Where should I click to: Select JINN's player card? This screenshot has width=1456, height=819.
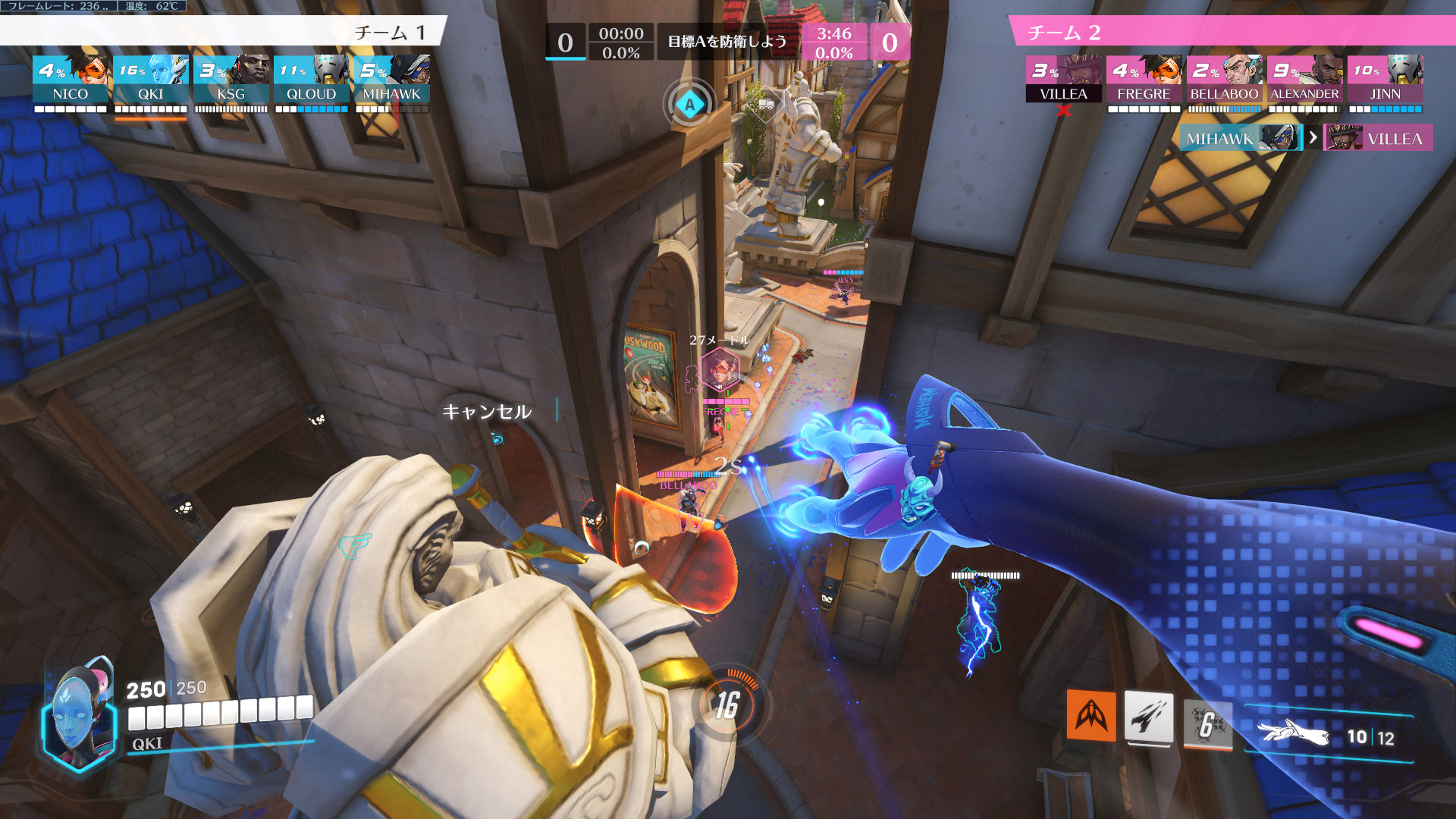[x=1385, y=79]
